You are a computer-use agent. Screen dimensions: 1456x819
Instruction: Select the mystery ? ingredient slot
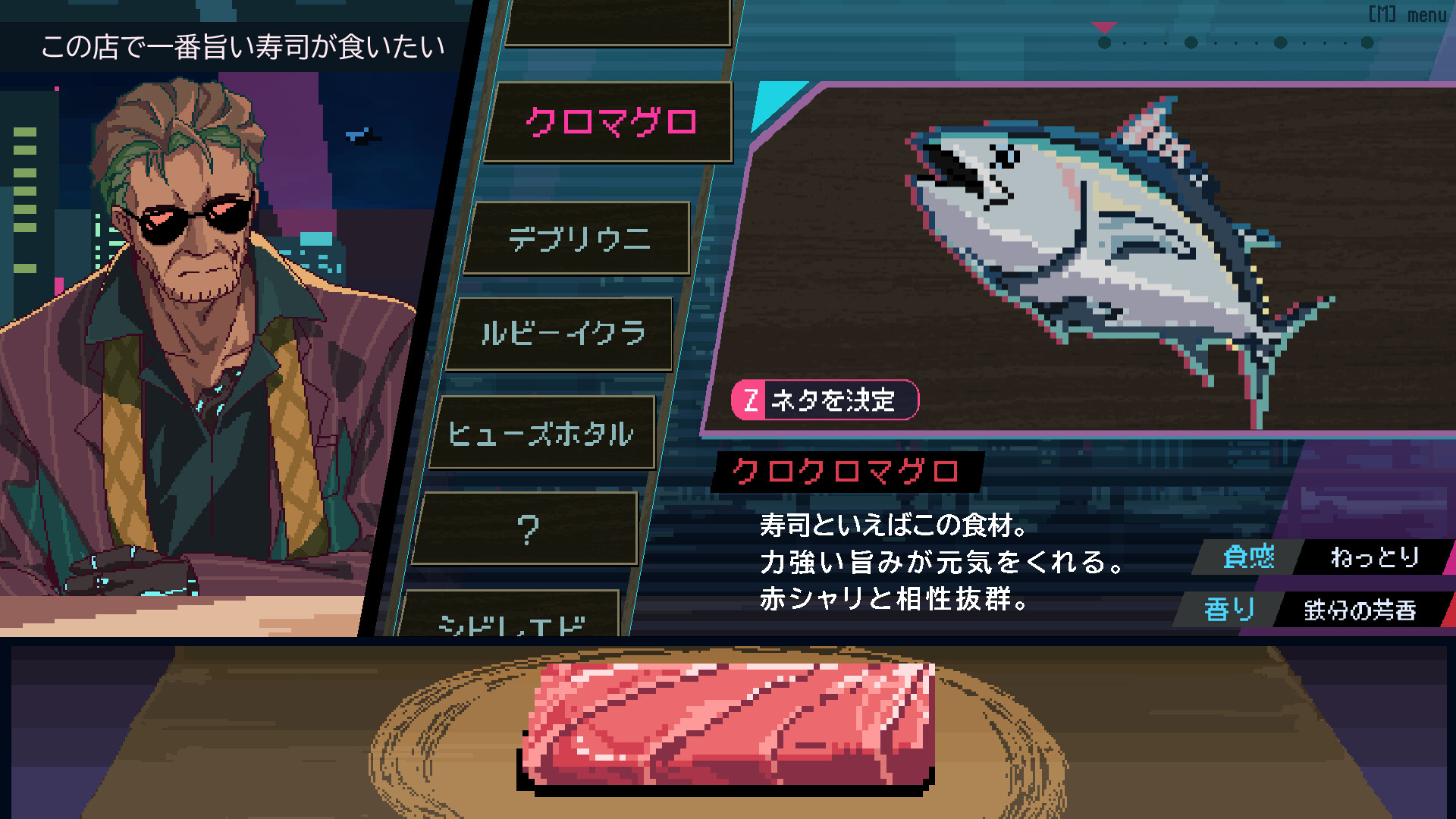tap(529, 531)
